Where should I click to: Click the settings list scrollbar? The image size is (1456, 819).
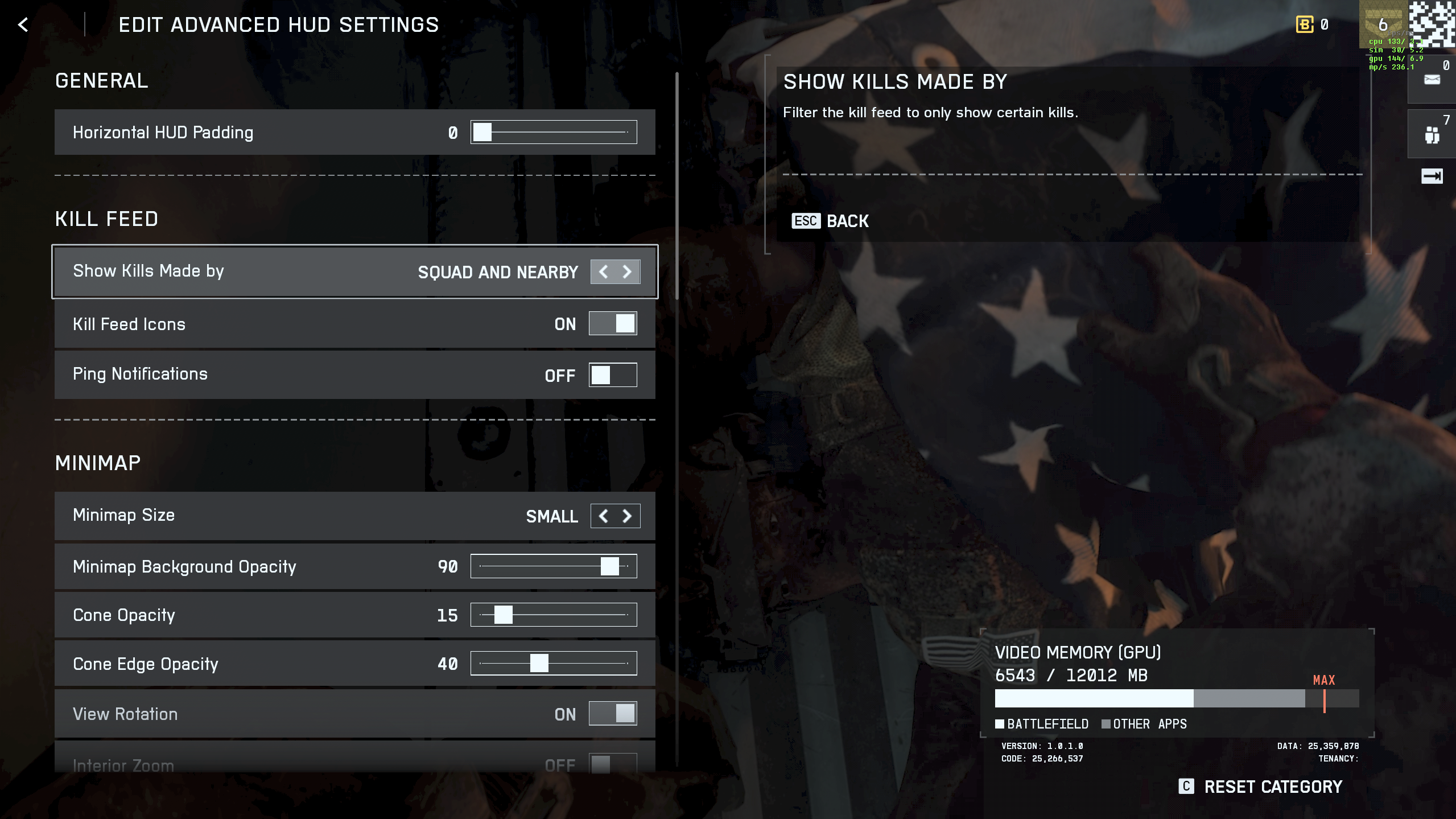pos(677,188)
